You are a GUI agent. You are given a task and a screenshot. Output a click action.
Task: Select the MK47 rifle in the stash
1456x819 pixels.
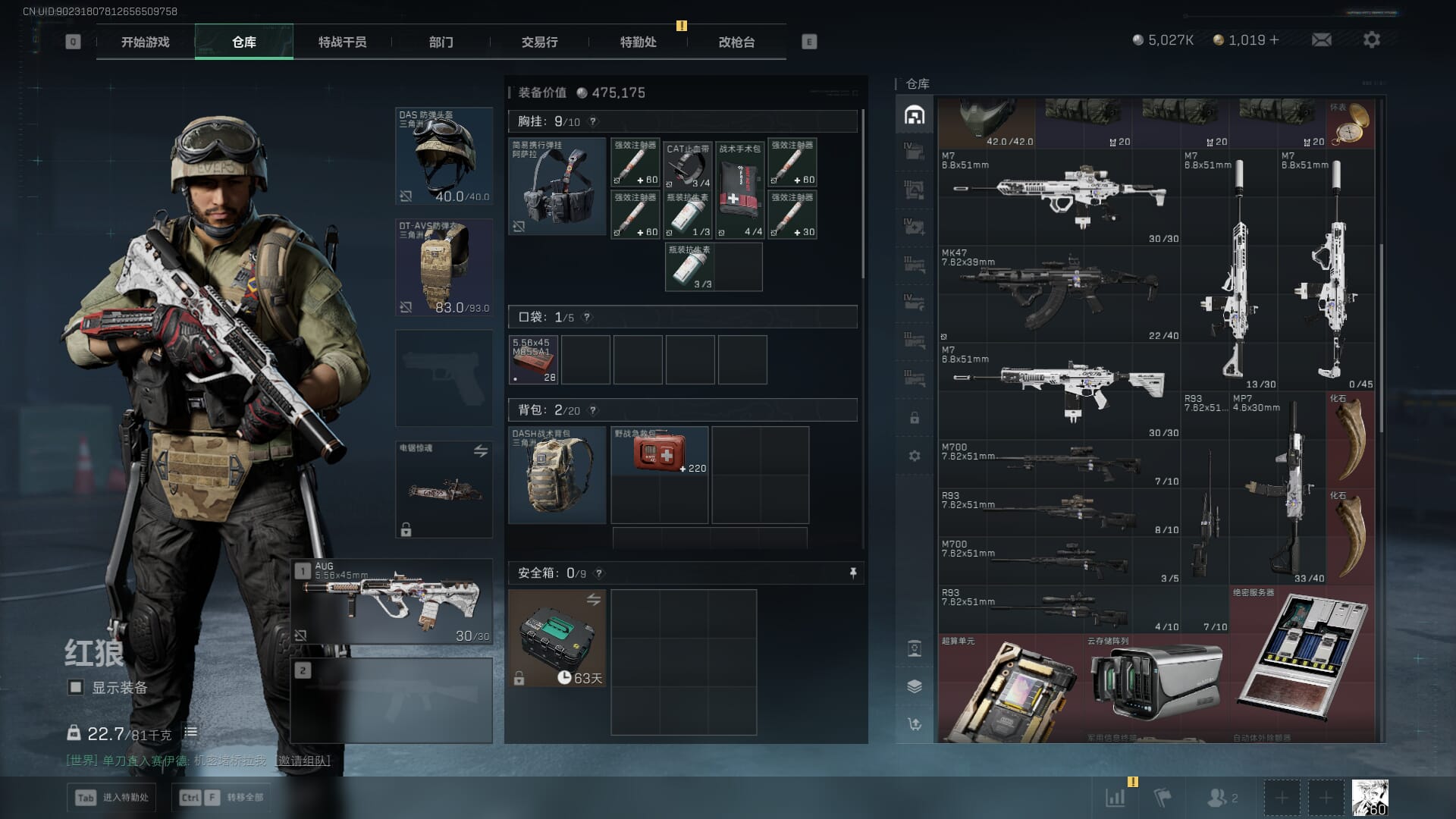(x=1059, y=293)
